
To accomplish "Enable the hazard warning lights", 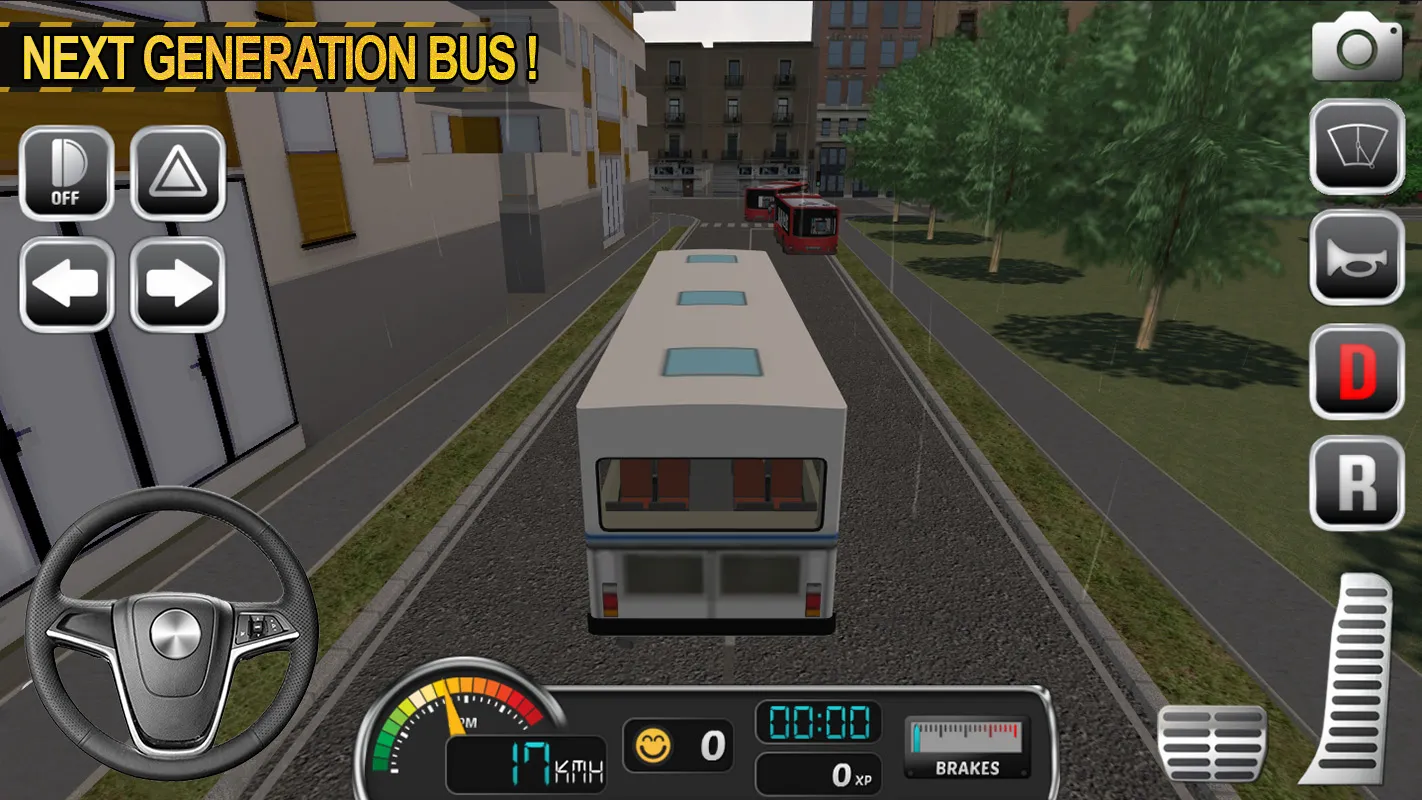I will pyautogui.click(x=178, y=172).
